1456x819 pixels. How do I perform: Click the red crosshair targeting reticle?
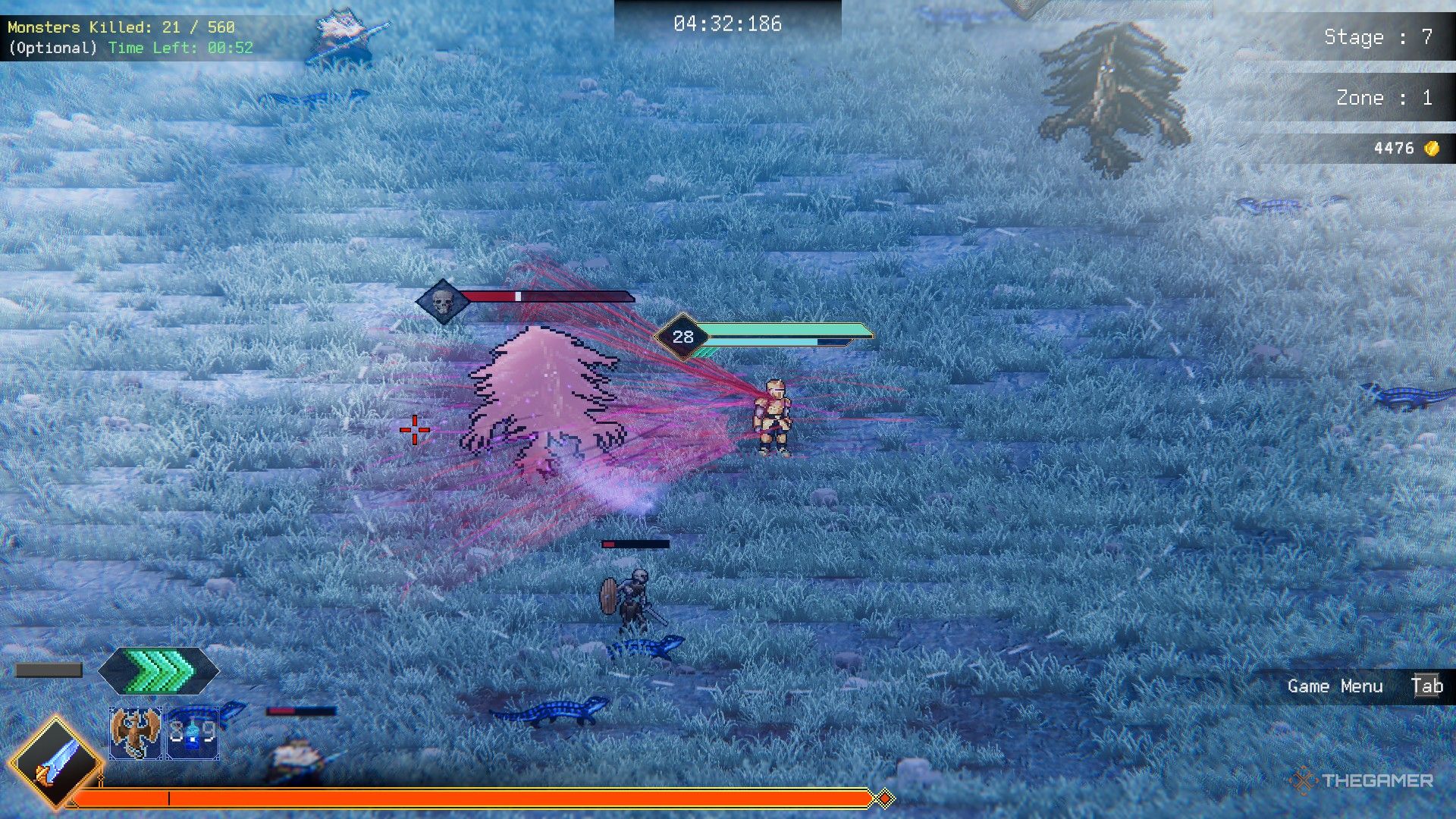click(x=414, y=429)
